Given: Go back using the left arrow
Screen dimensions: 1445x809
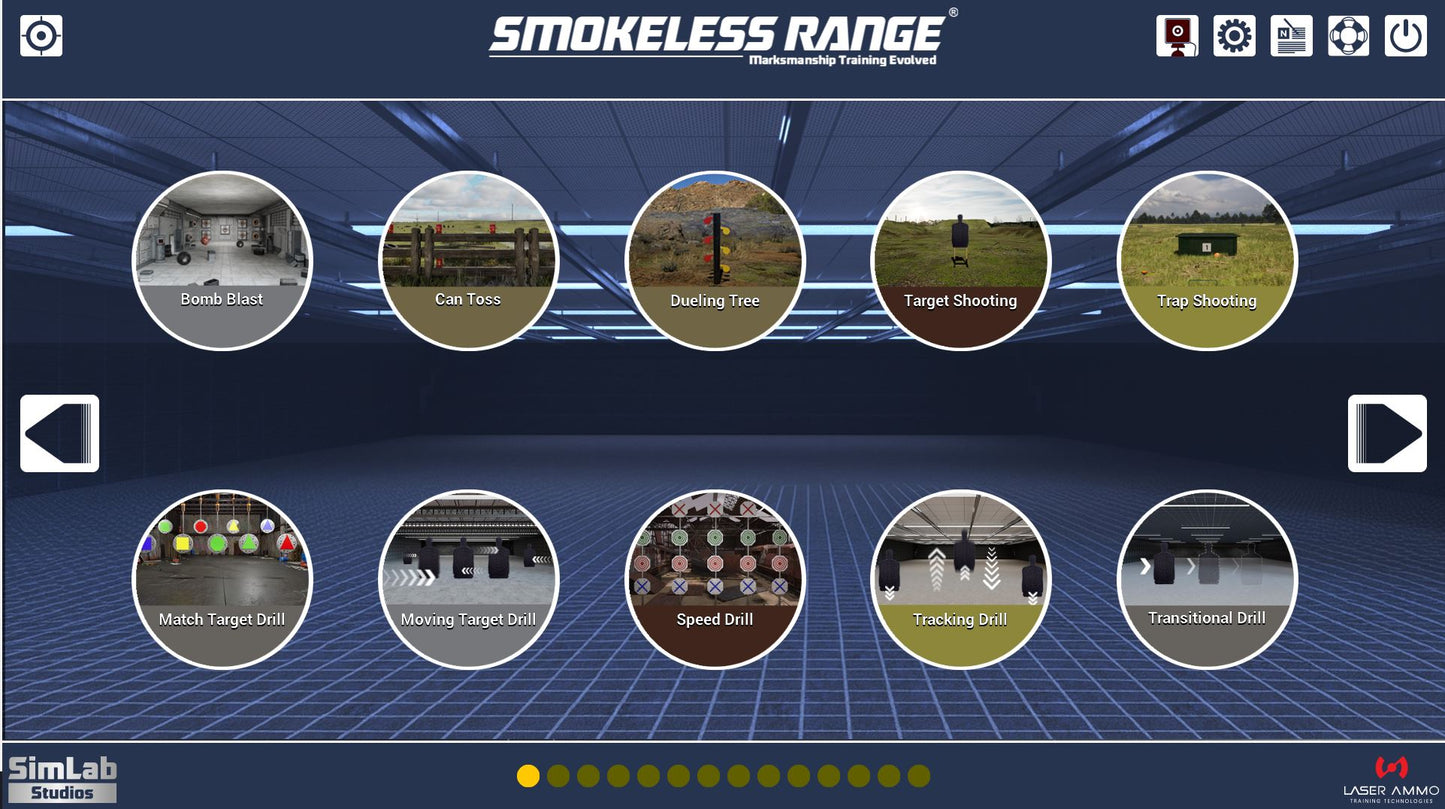Looking at the screenshot, I should point(59,434).
